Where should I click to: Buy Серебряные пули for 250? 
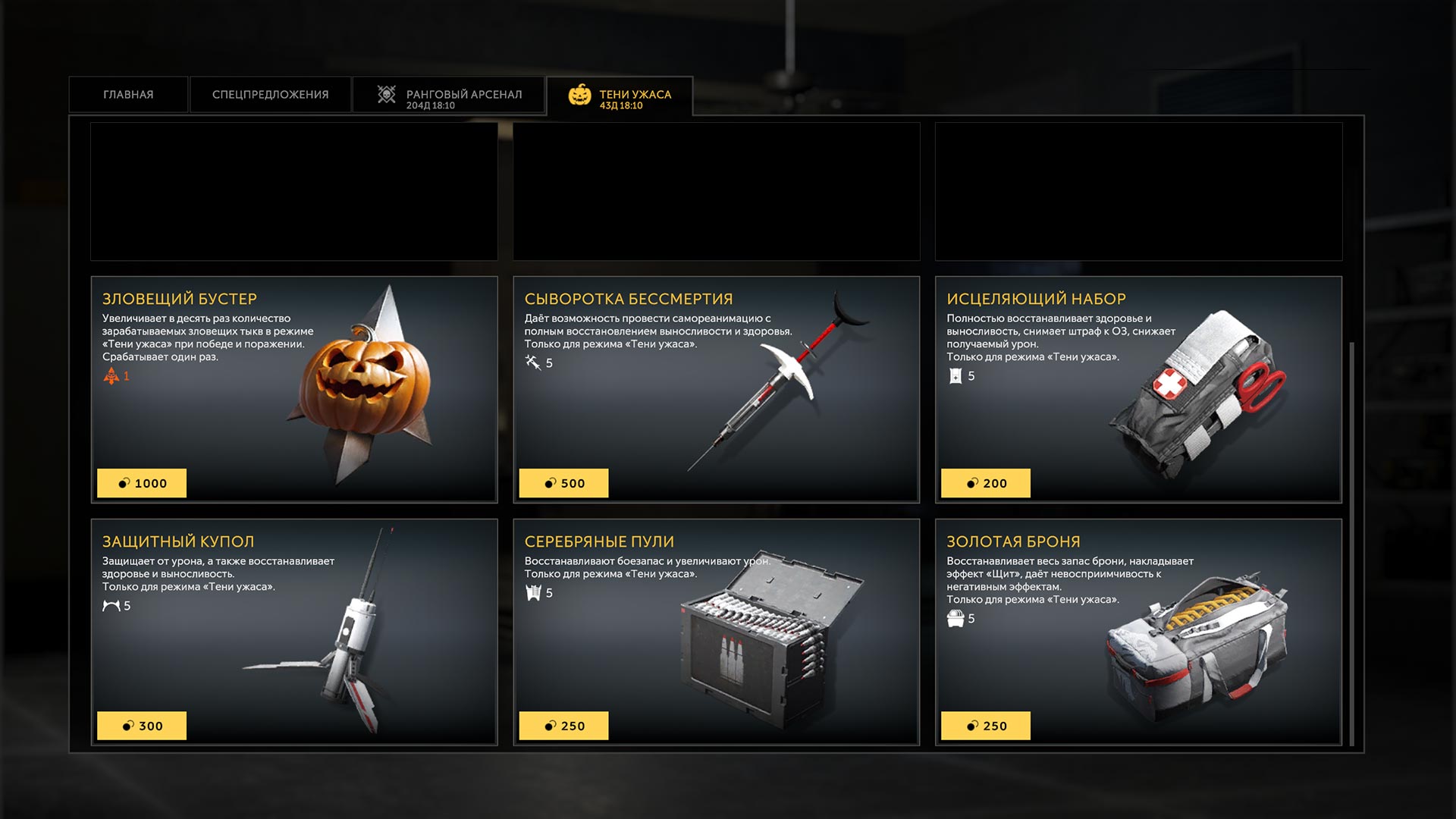[563, 726]
